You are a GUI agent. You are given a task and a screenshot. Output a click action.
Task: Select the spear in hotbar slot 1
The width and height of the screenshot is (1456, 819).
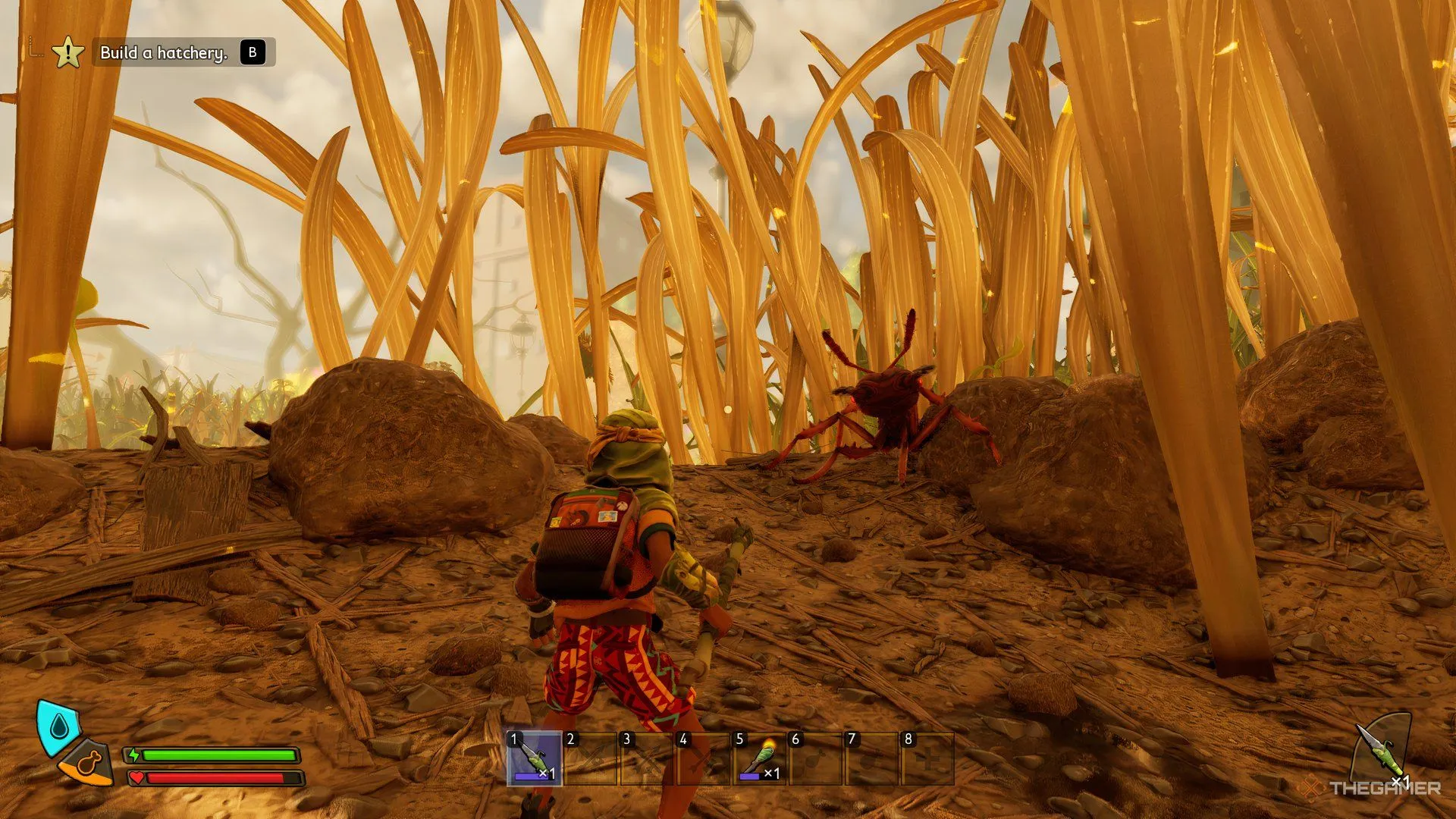(x=535, y=759)
